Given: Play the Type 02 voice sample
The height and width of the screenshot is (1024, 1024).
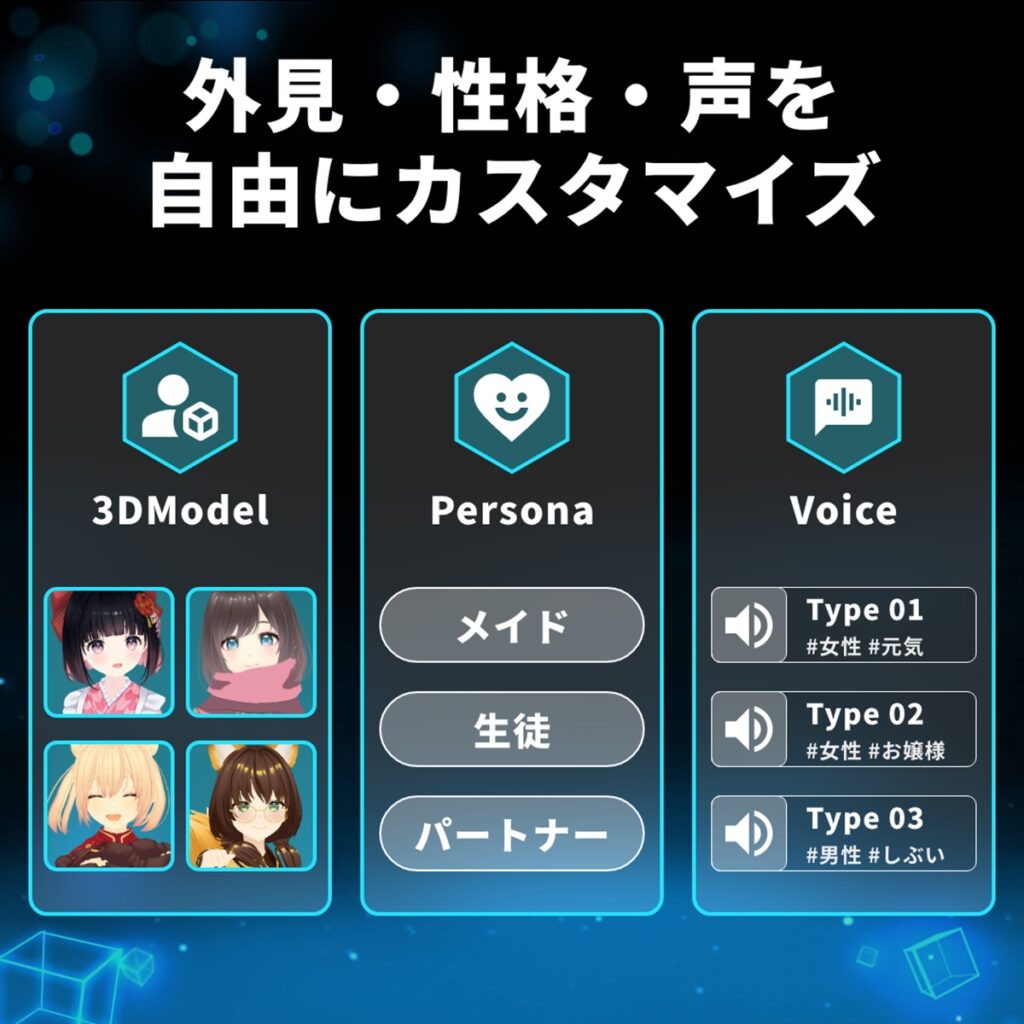Looking at the screenshot, I should coord(749,729).
